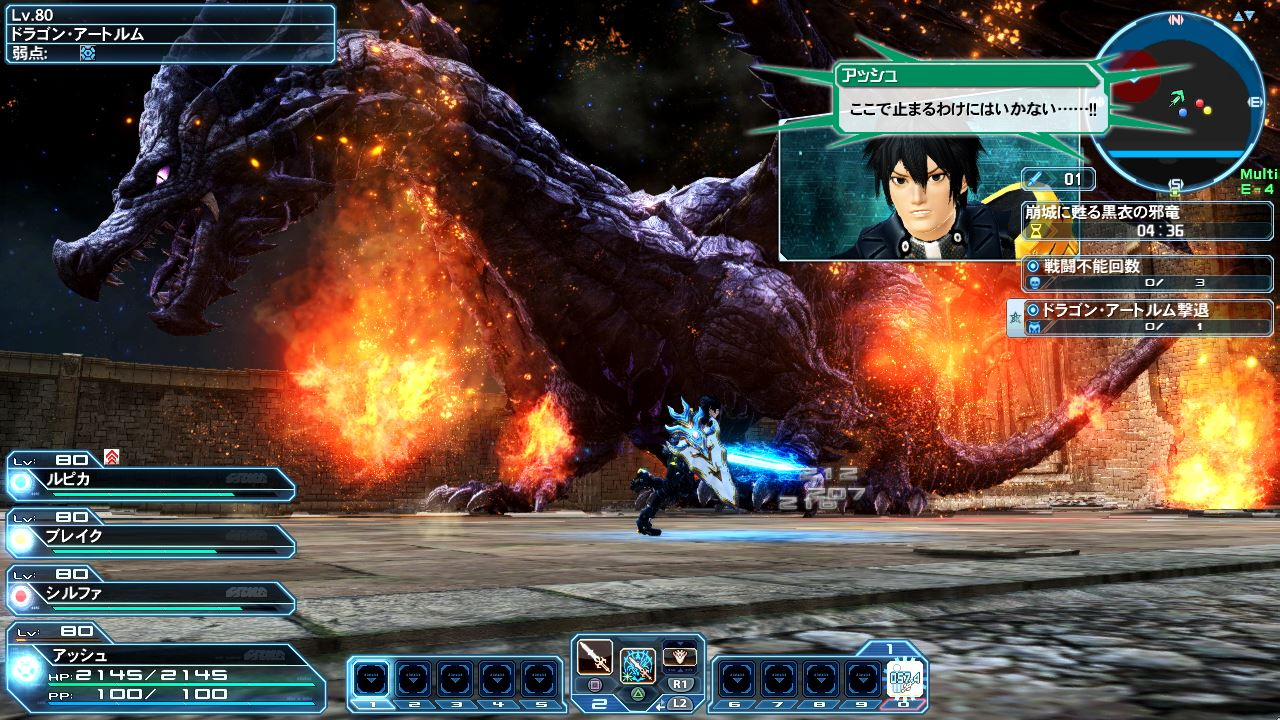The width and height of the screenshot is (1280, 720).
Task: Use the glowing blue sword photon art
Action: point(637,665)
